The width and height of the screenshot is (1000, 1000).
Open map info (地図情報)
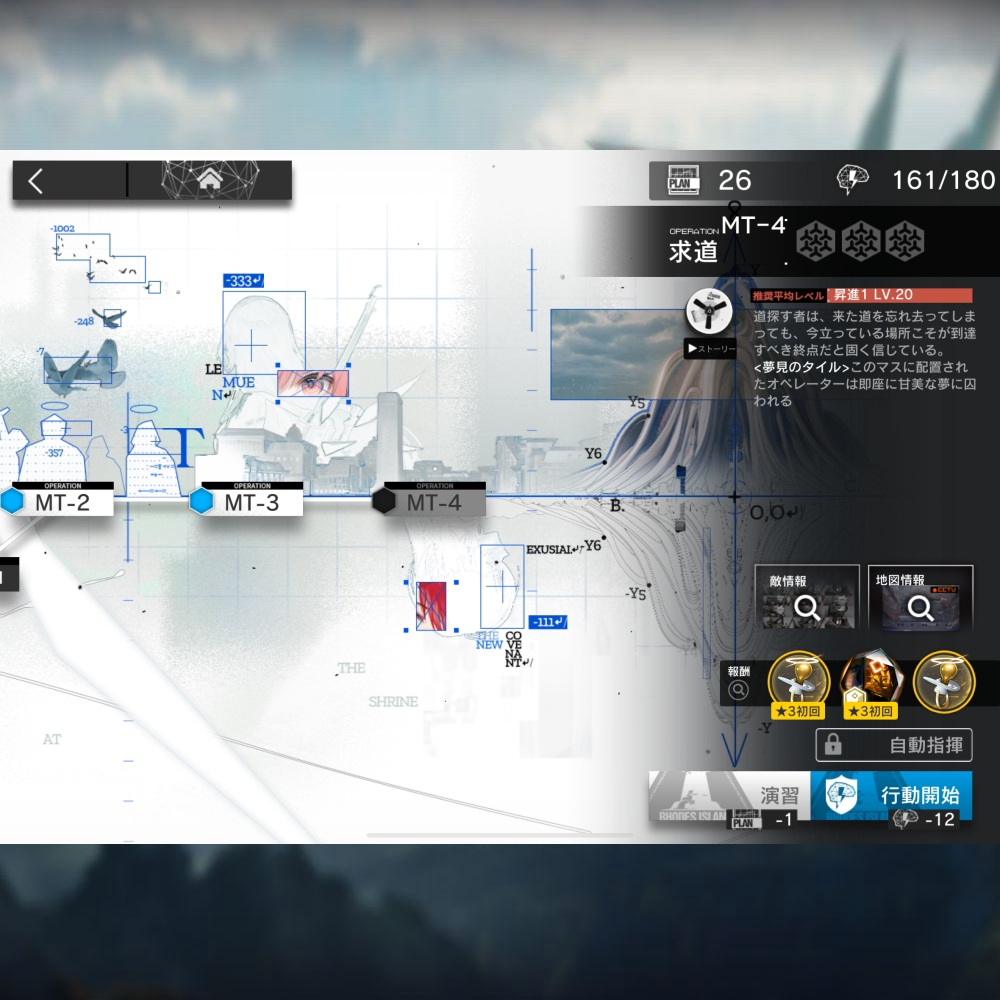tap(920, 598)
